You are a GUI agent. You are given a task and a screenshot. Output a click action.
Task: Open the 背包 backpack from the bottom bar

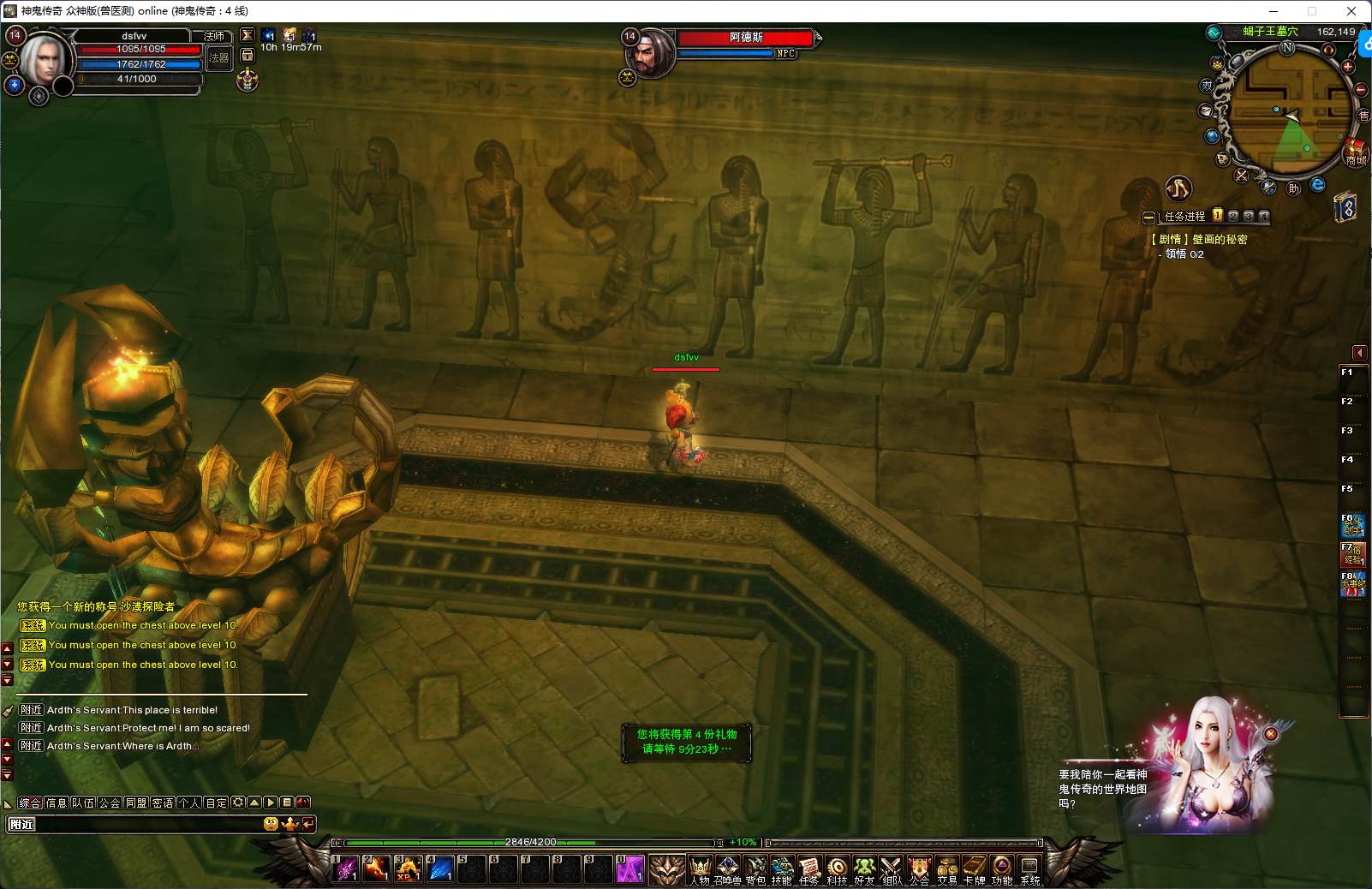click(755, 868)
